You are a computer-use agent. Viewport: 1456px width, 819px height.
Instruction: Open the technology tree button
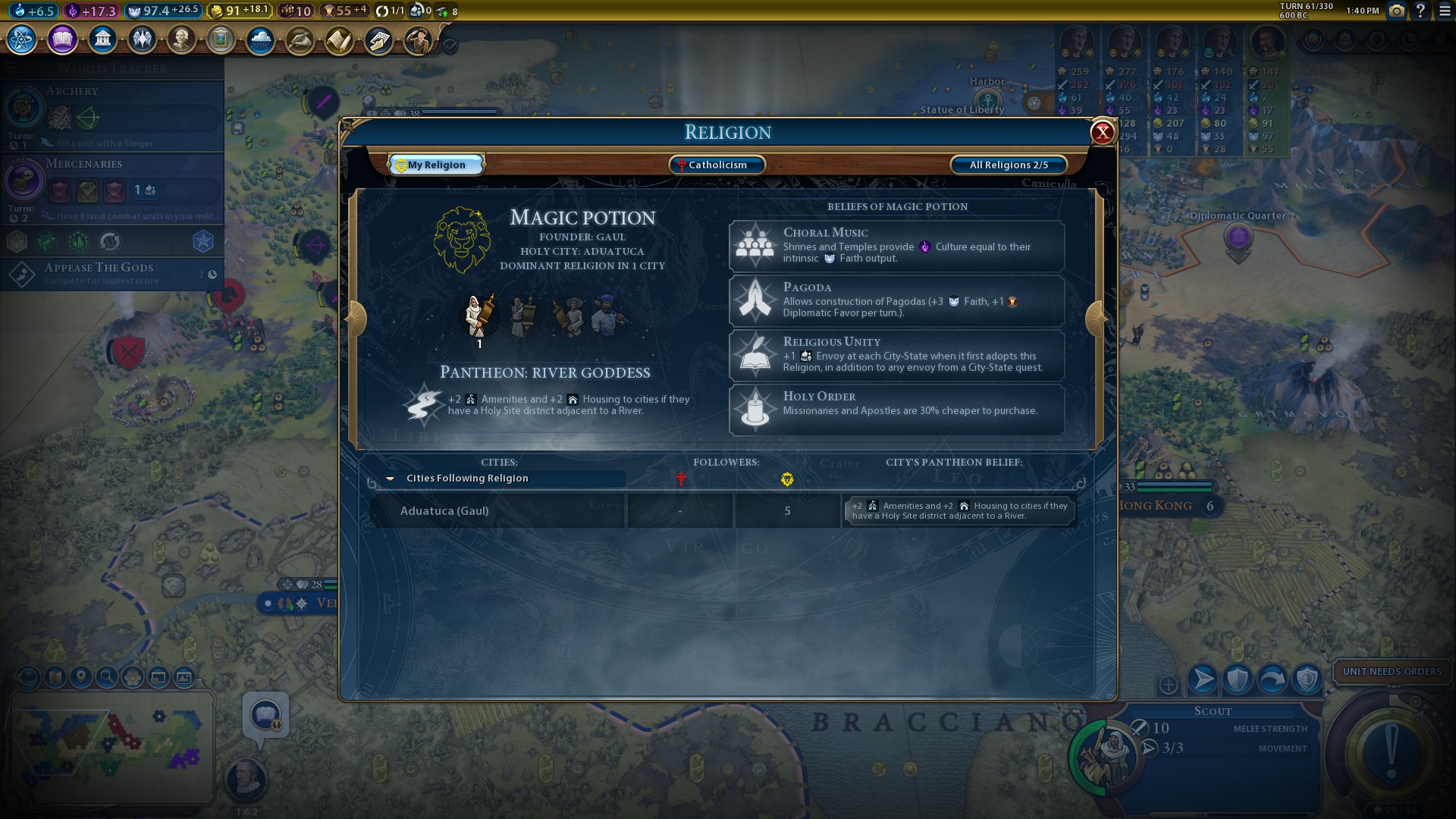(x=21, y=39)
